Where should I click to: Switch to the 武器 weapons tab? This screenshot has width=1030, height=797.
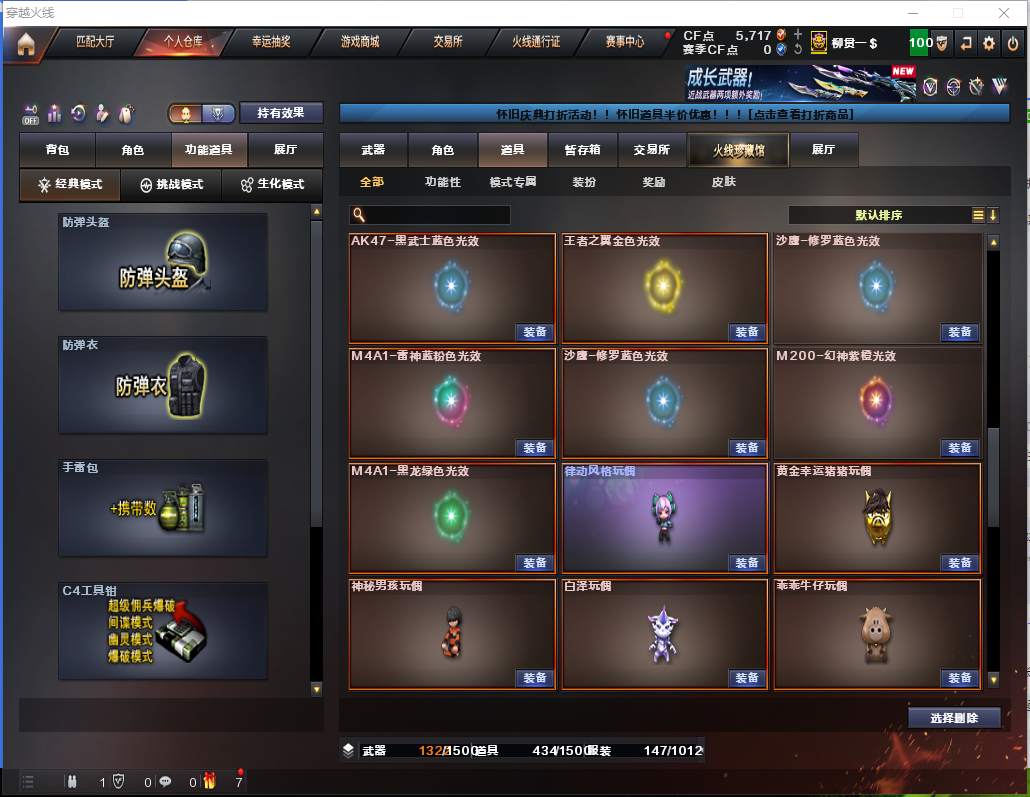pos(373,150)
